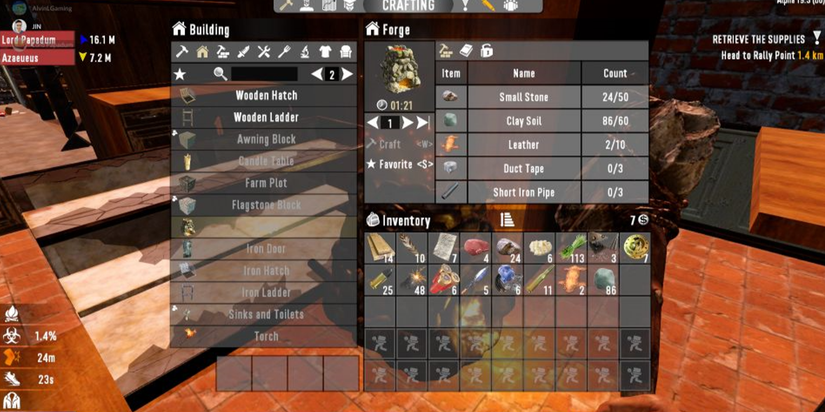Select the Clay Soil ingredient row

point(545,121)
